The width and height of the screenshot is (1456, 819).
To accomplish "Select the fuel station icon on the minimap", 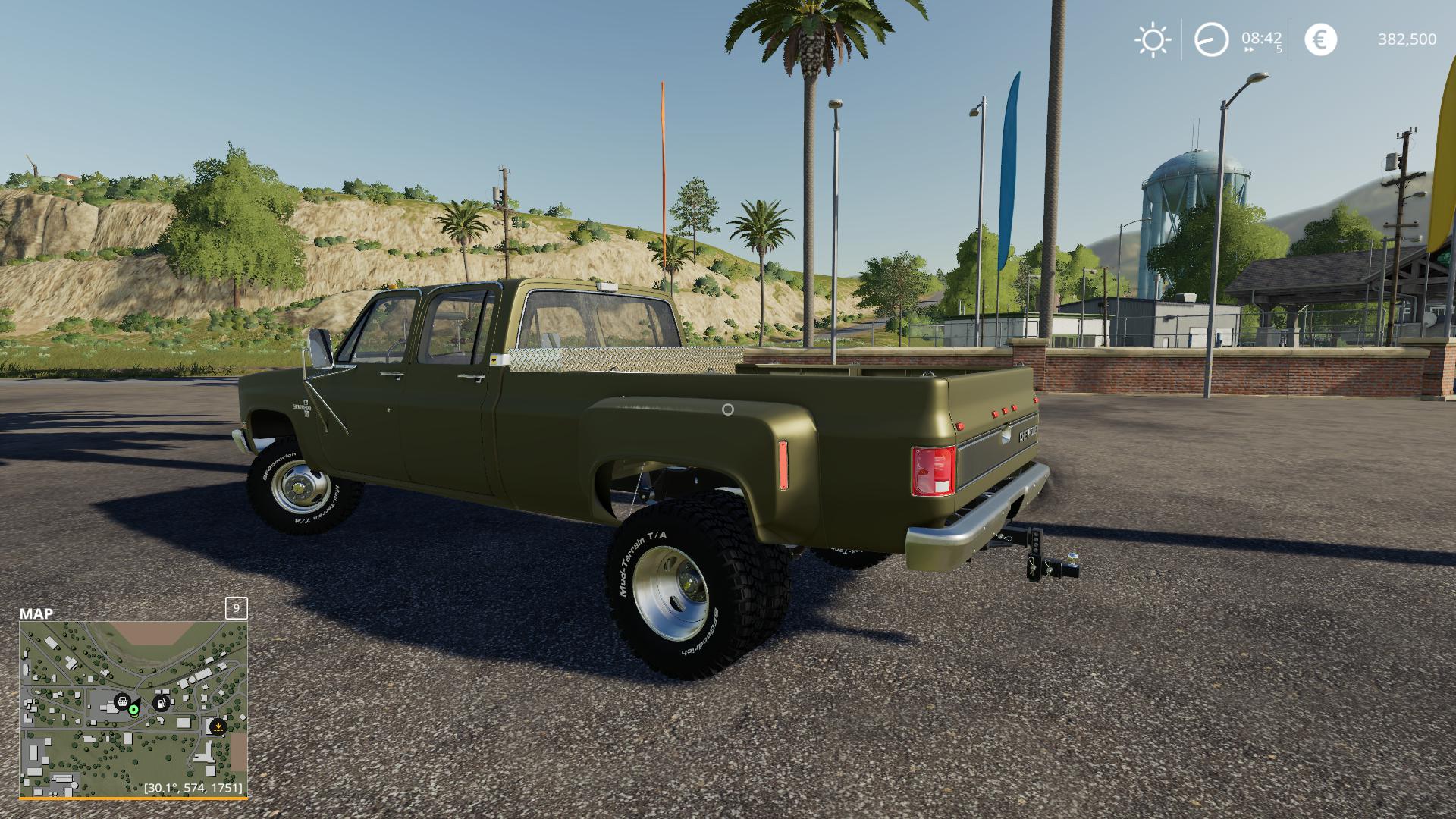I will [x=161, y=702].
